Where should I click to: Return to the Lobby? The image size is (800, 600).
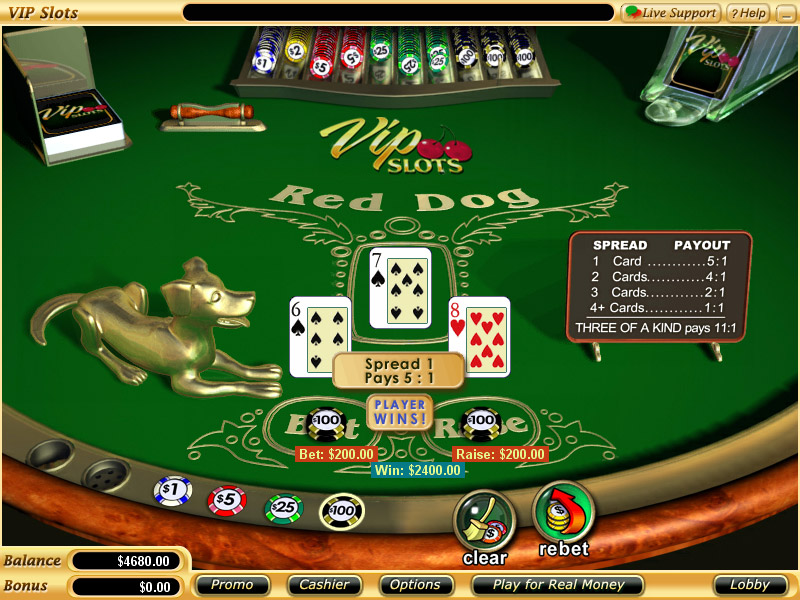pos(750,585)
